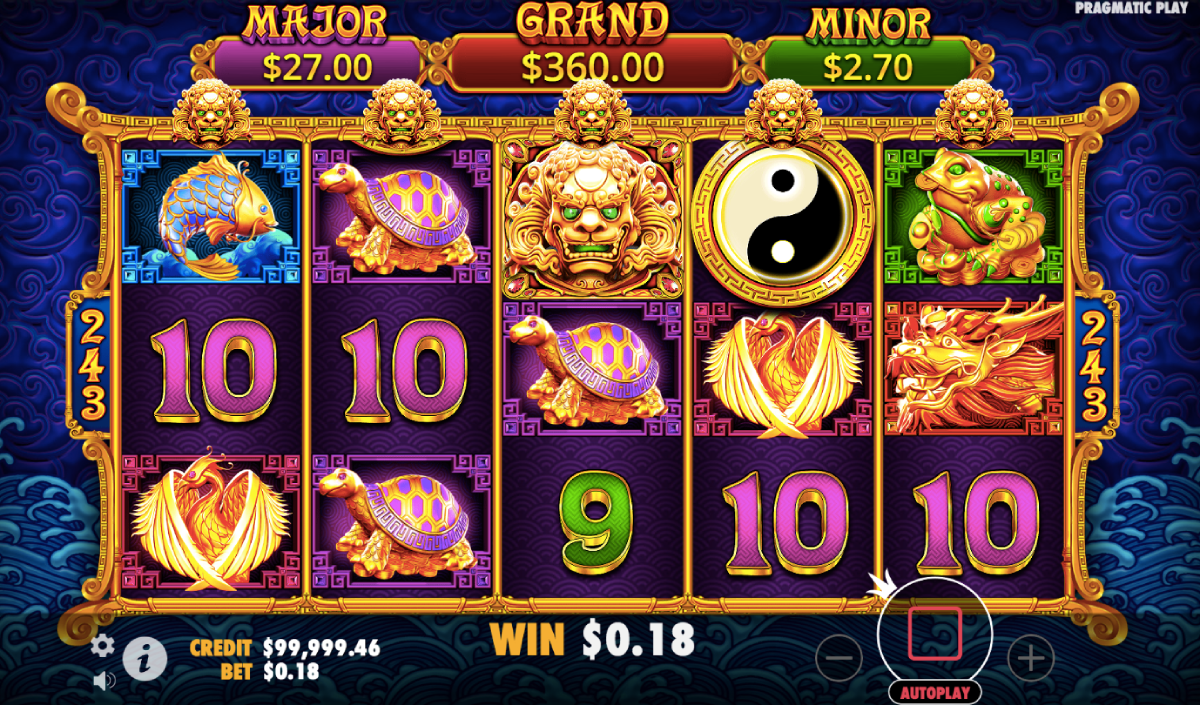1200x705 pixels.
Task: Decrease the bet with the minus button
Action: click(839, 658)
